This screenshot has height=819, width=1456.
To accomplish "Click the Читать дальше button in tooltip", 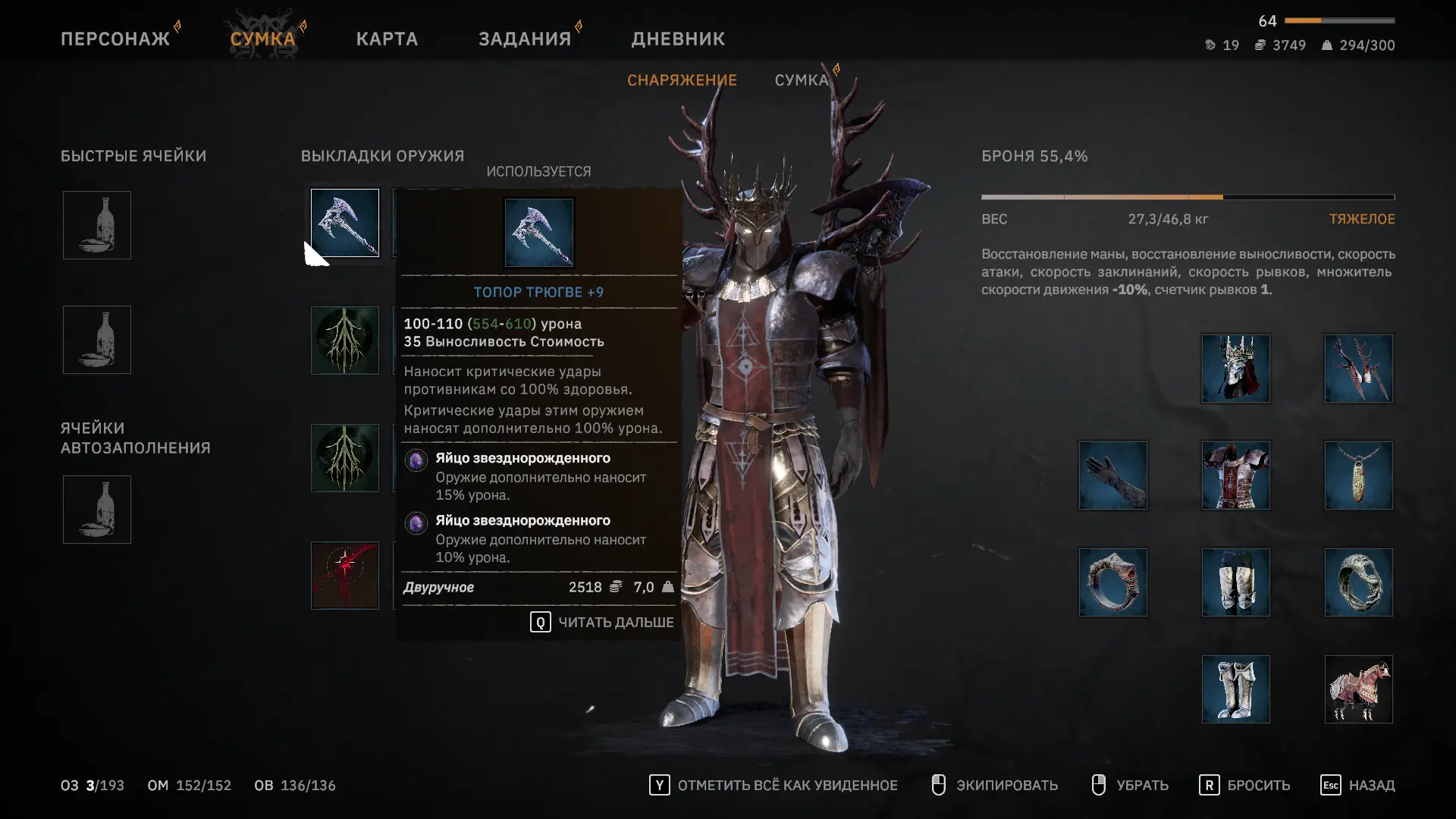I will 601,623.
